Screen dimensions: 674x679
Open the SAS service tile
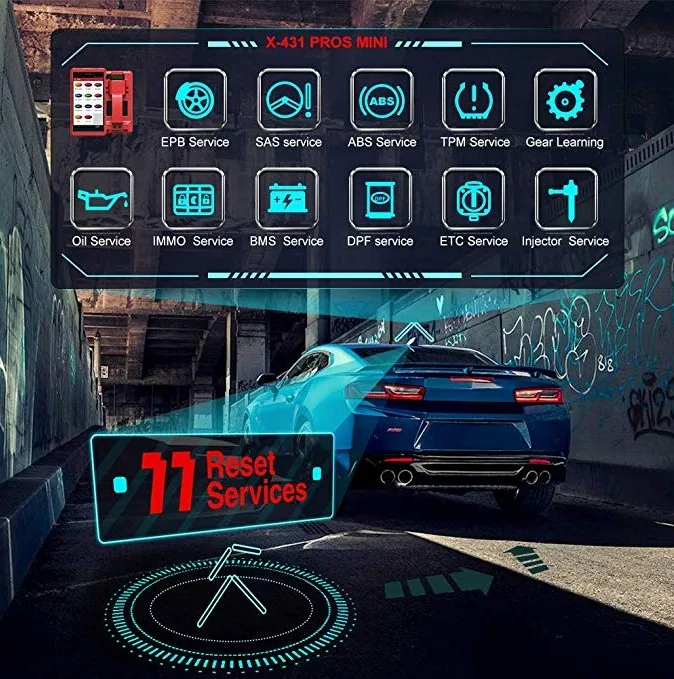pos(288,100)
